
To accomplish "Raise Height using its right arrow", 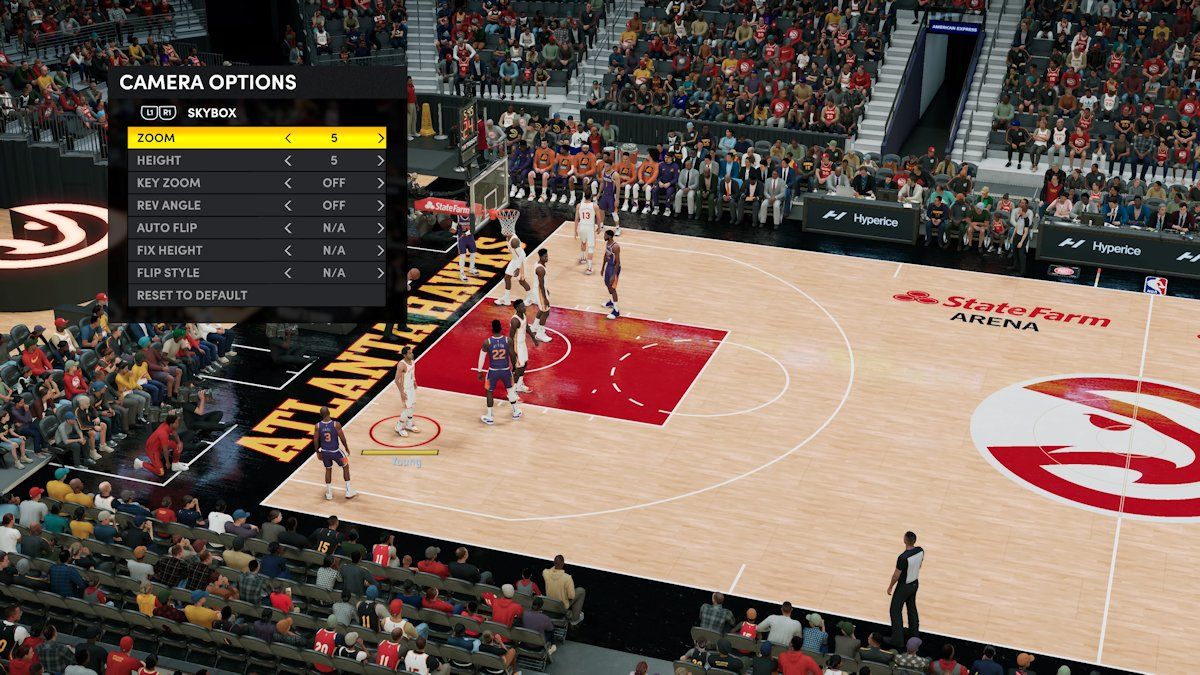I will pos(380,160).
